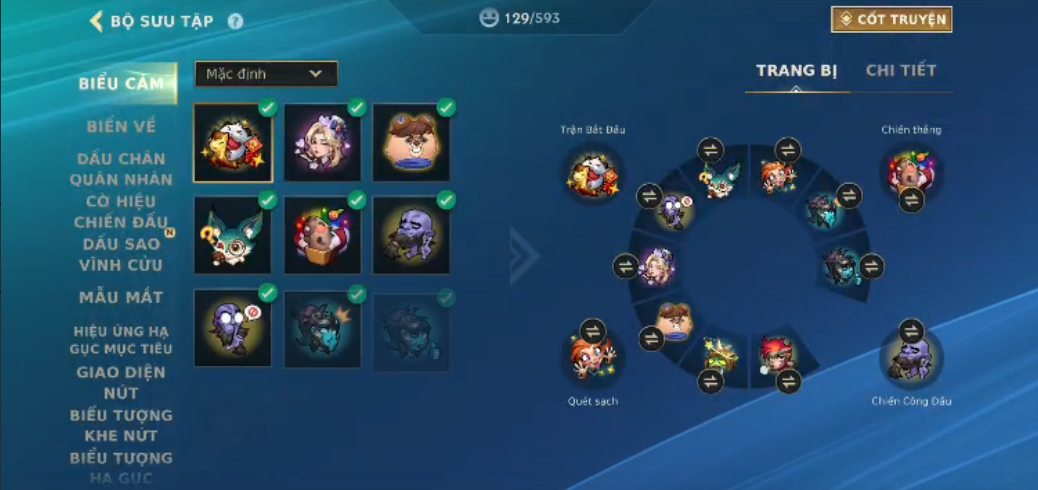Select the teal fox-eared creature emote thumbnail
The height and width of the screenshot is (490, 1038).
click(x=233, y=235)
